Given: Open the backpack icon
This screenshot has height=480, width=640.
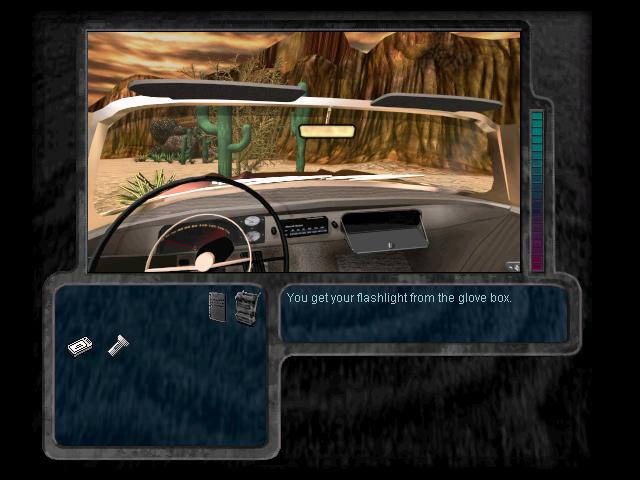Looking at the screenshot, I should point(246,305).
